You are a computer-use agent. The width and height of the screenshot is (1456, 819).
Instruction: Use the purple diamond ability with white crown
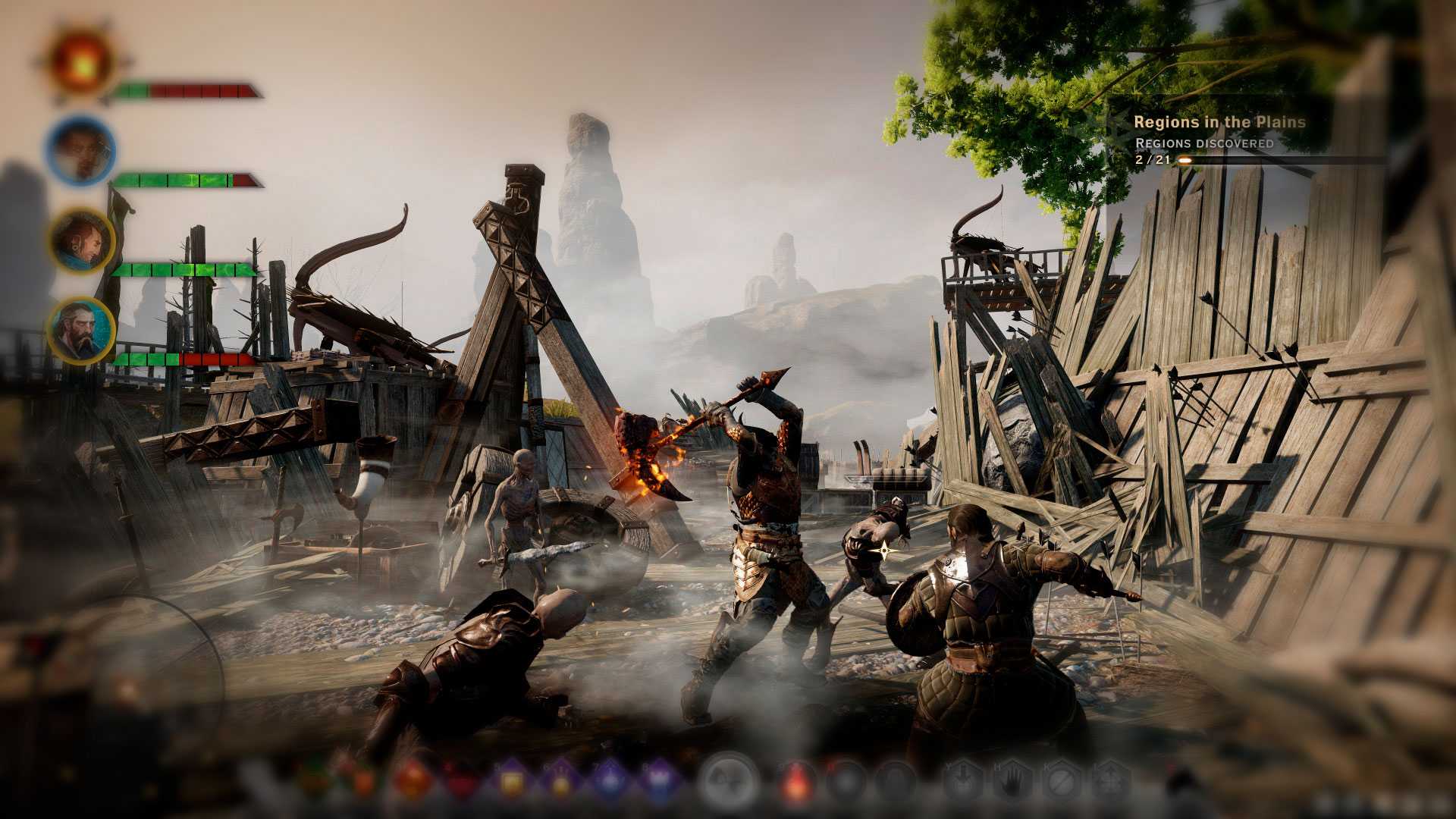(657, 781)
